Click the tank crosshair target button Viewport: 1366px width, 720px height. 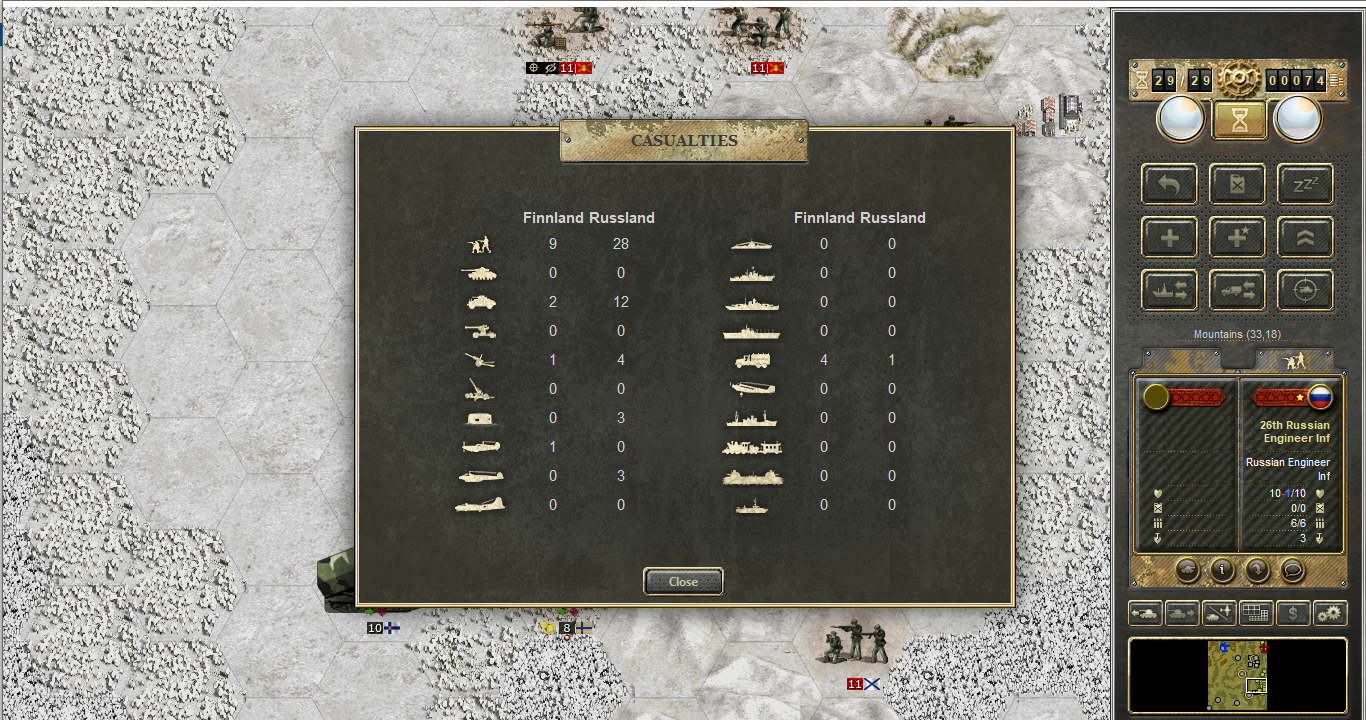tap(1305, 290)
